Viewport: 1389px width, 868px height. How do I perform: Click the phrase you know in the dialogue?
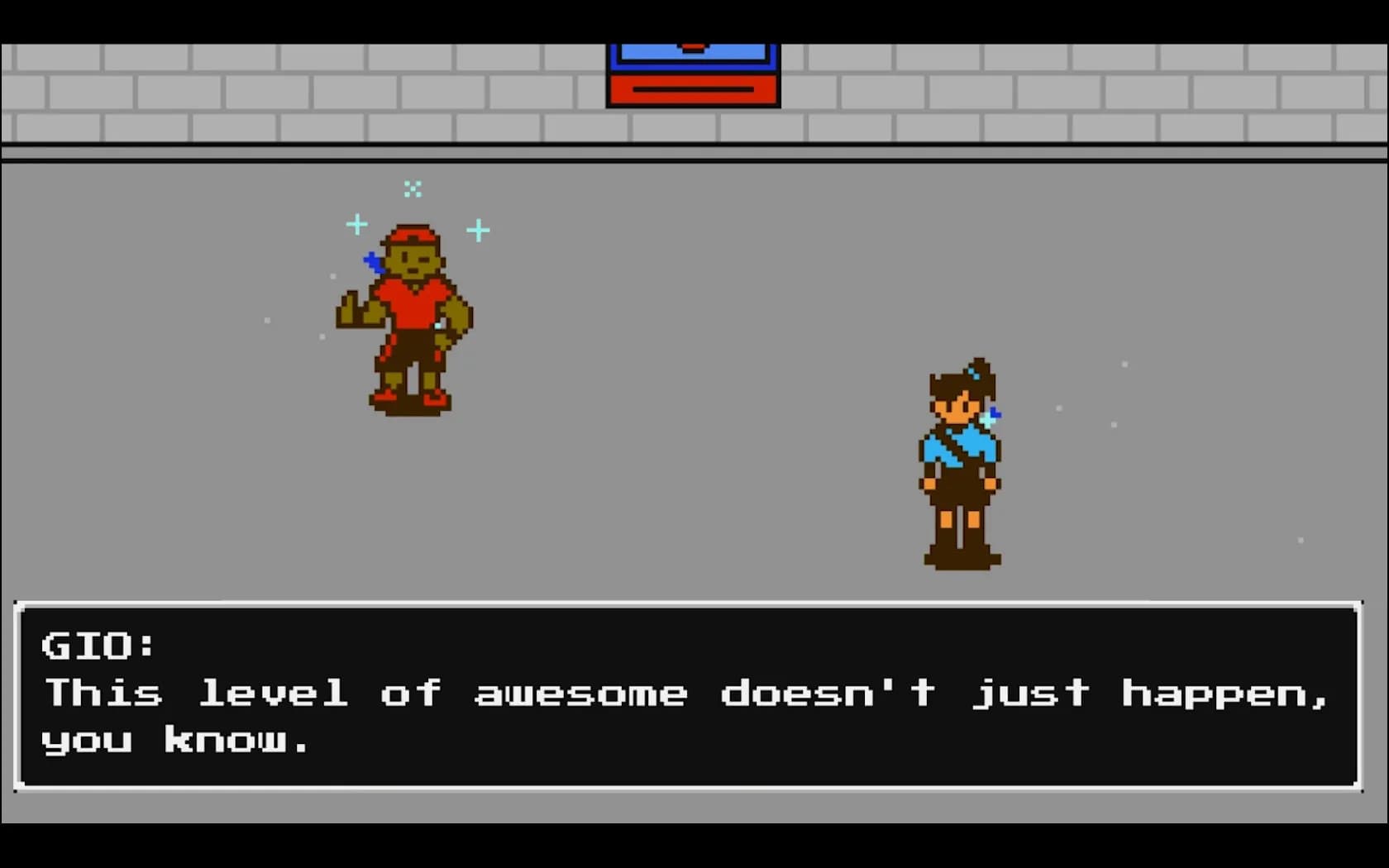[x=174, y=740]
